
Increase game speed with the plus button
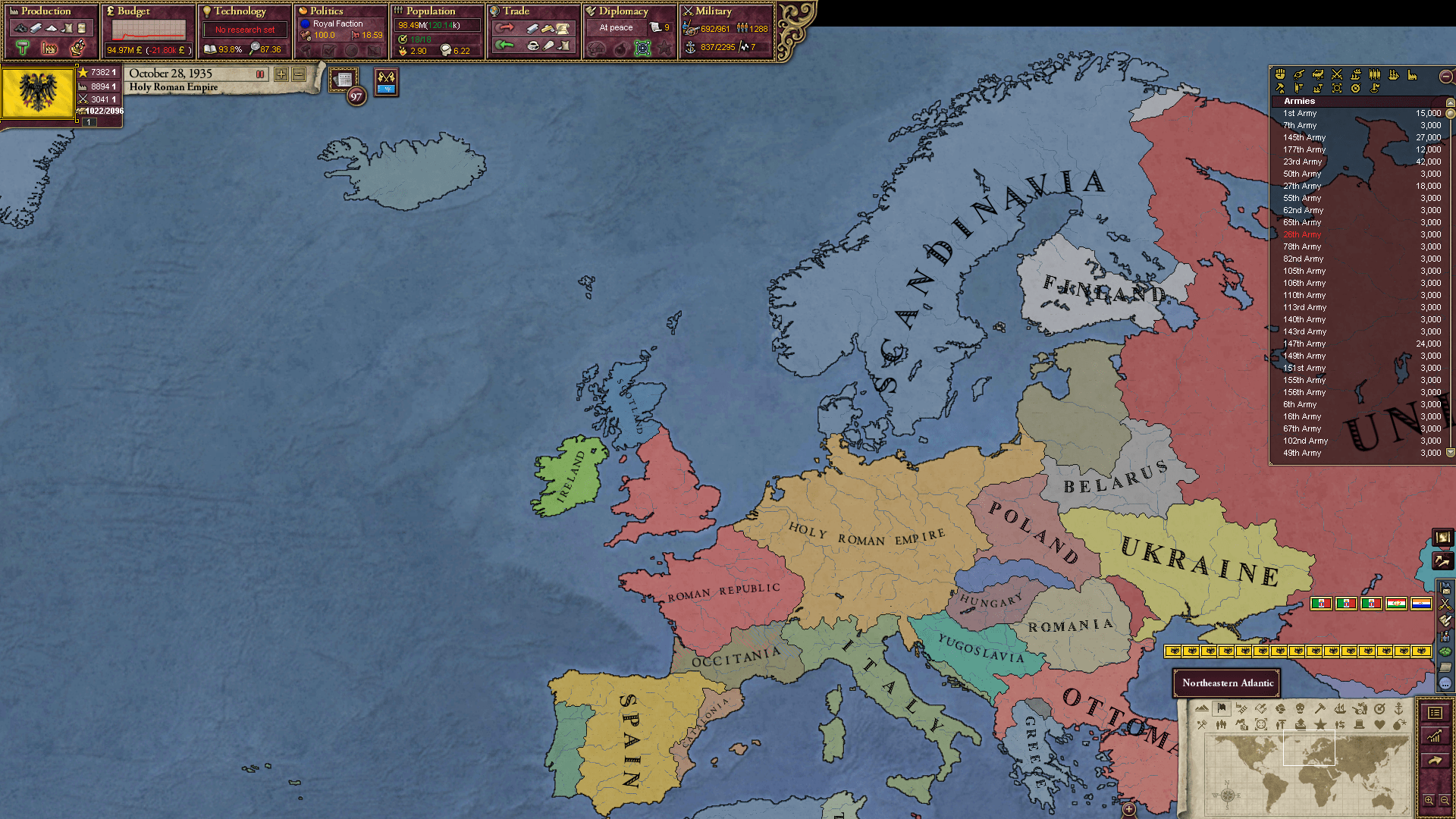click(281, 75)
